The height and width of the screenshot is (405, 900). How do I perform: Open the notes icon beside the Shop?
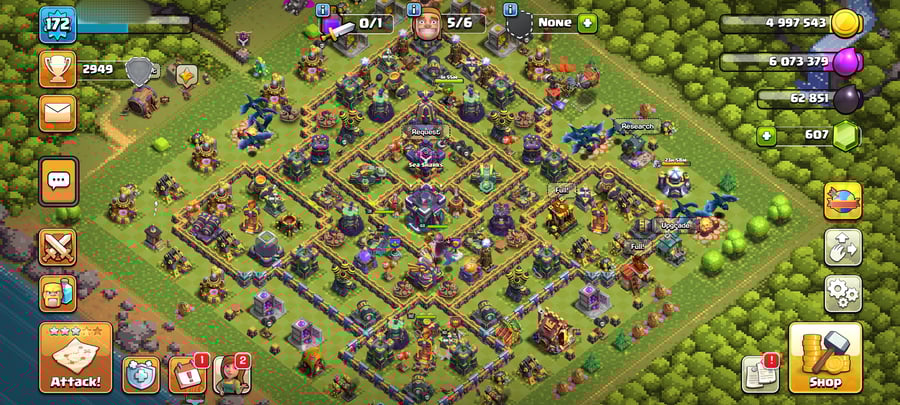tap(760, 374)
